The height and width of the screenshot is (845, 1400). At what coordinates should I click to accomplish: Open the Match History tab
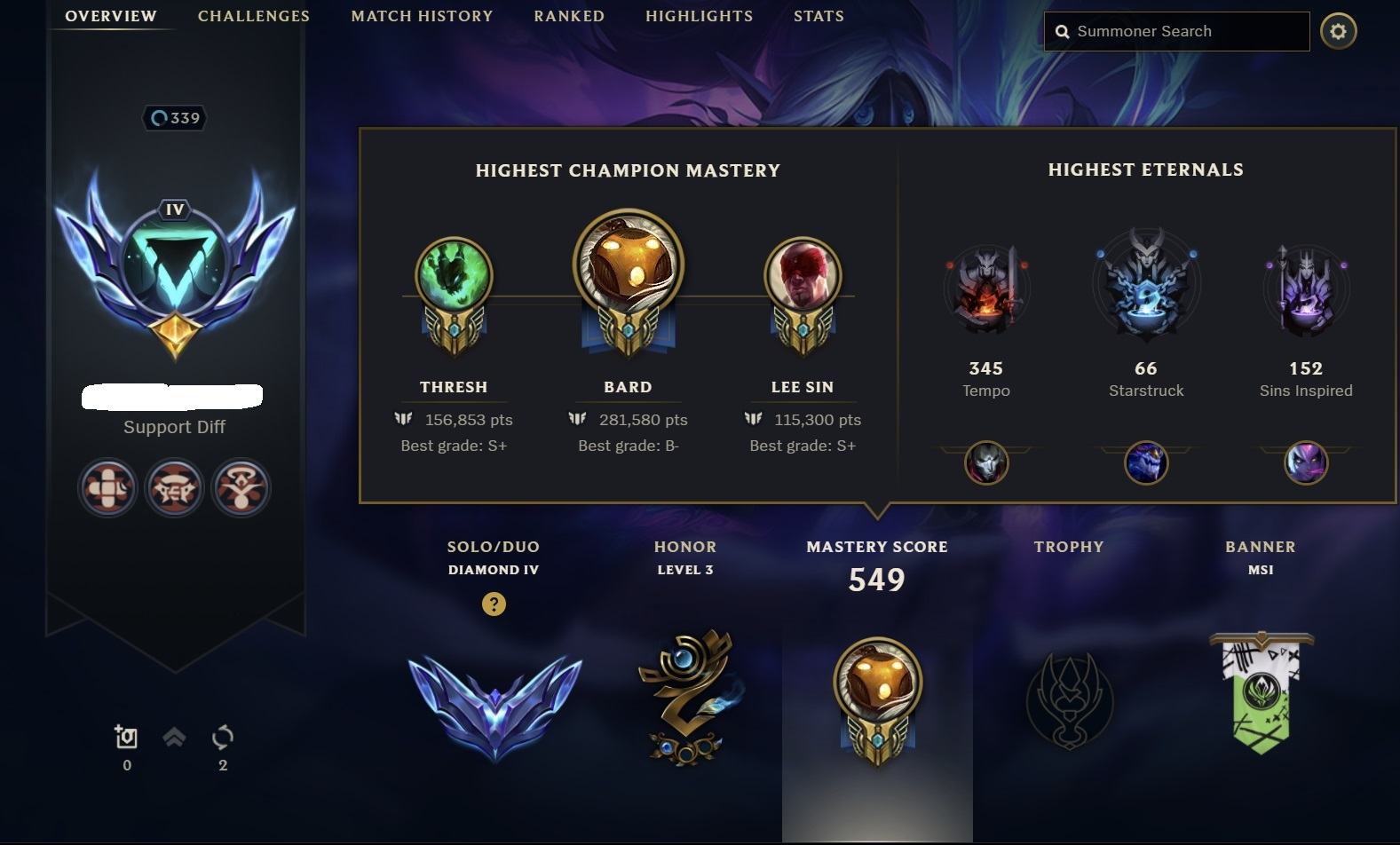tap(422, 15)
